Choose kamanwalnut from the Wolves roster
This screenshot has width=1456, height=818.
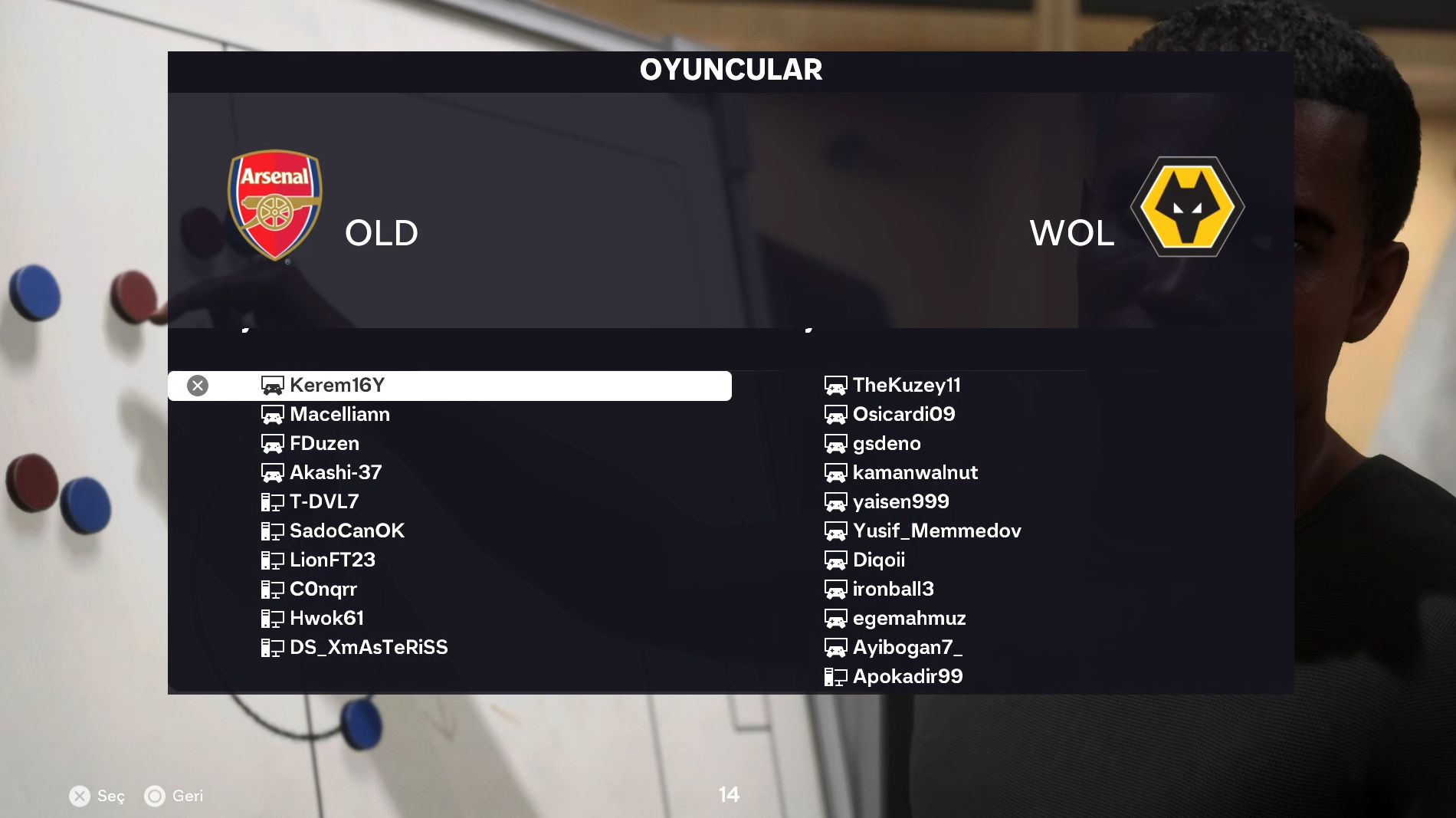[x=915, y=472]
